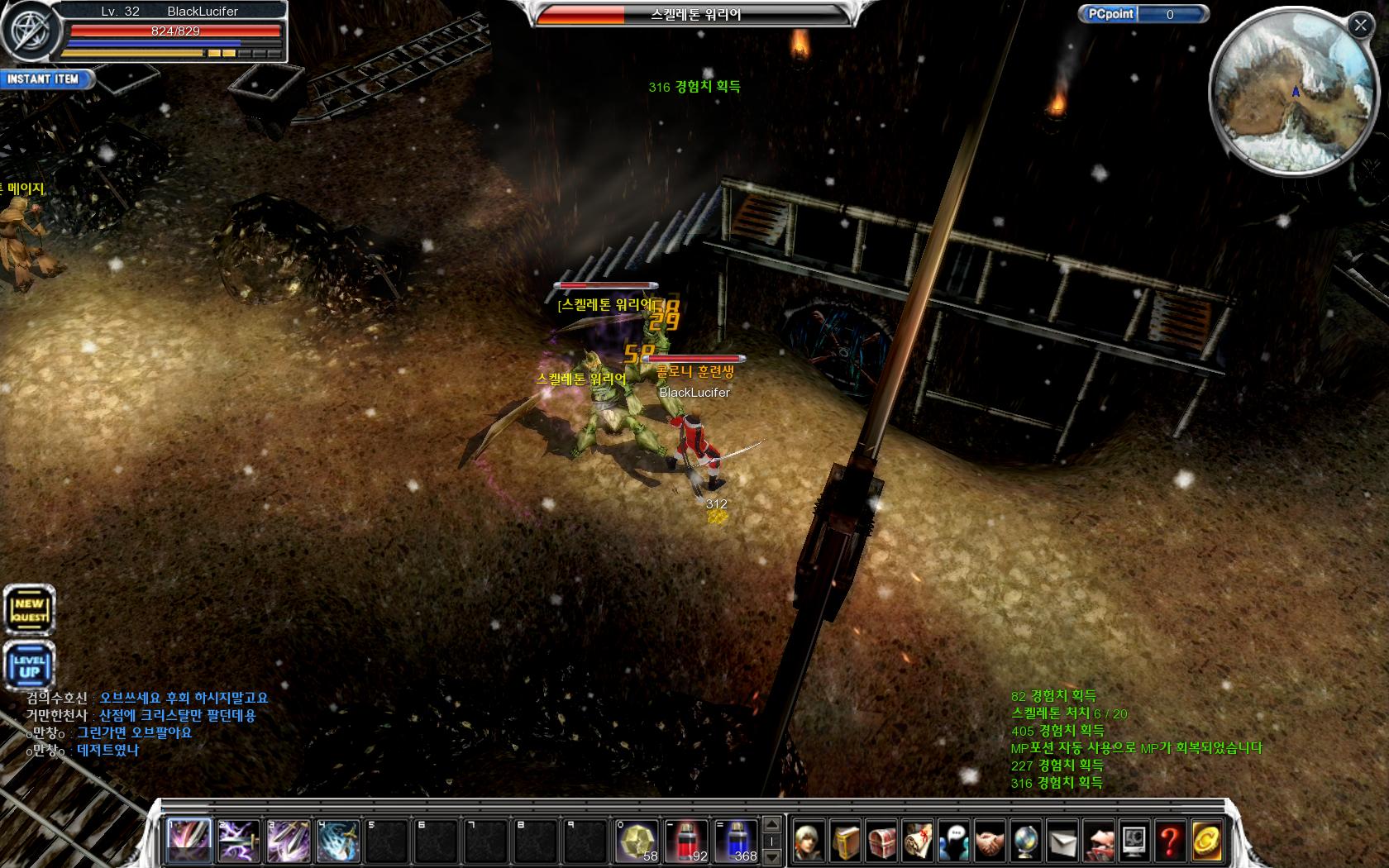
Task: Open the handshake trade icon
Action: (x=990, y=842)
